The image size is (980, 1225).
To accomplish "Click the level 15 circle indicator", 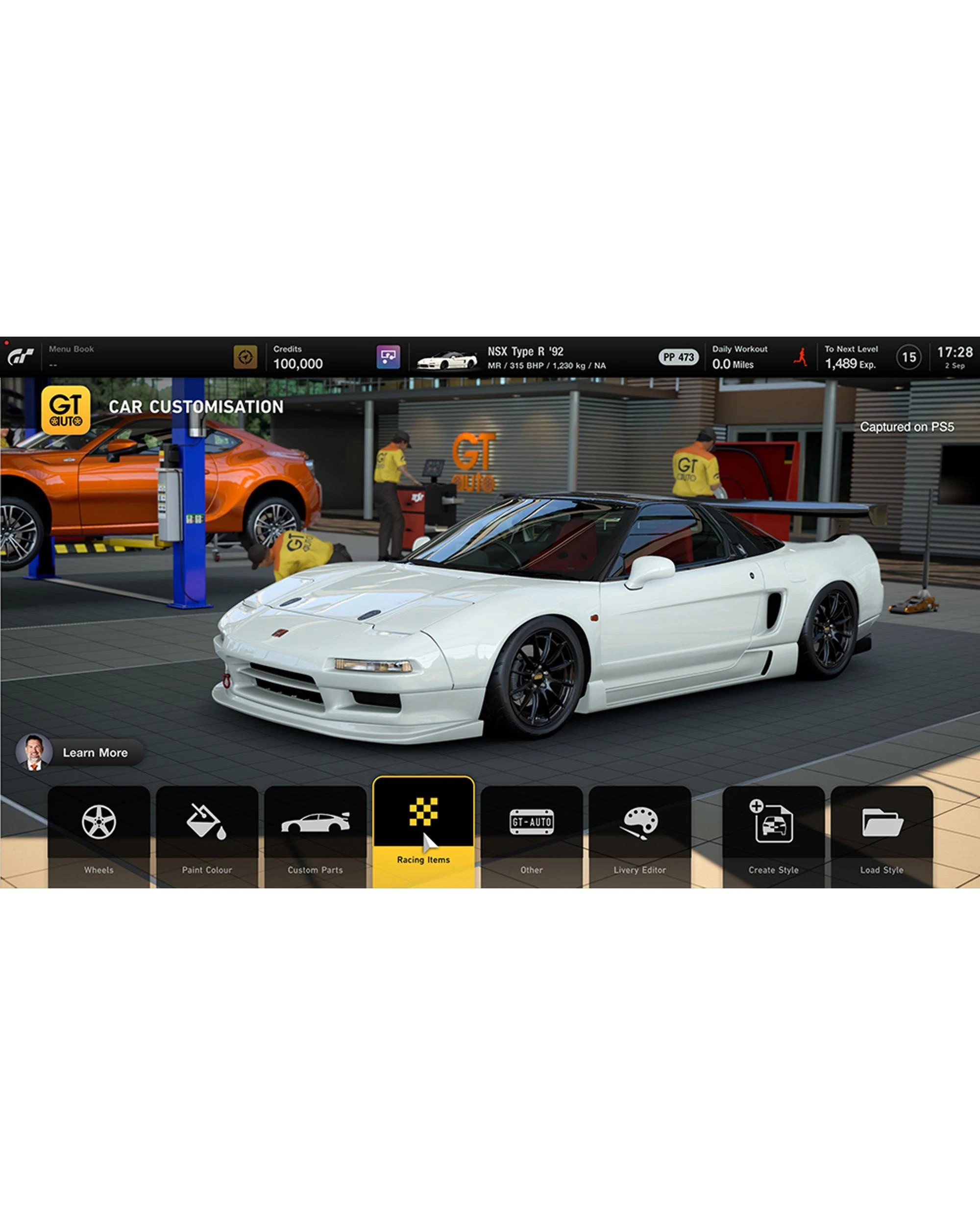I will click(909, 357).
